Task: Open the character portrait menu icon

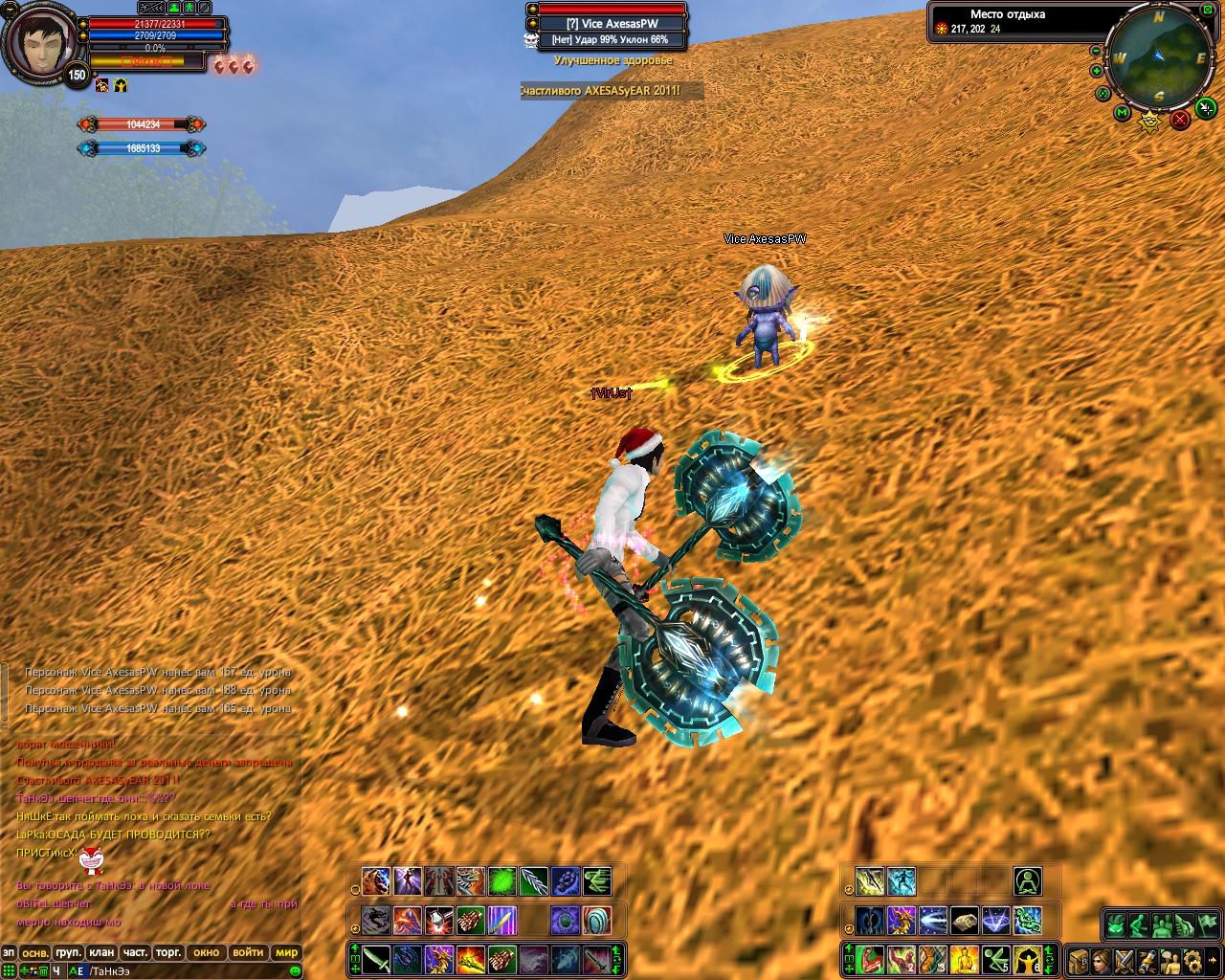Action: (x=1101, y=959)
